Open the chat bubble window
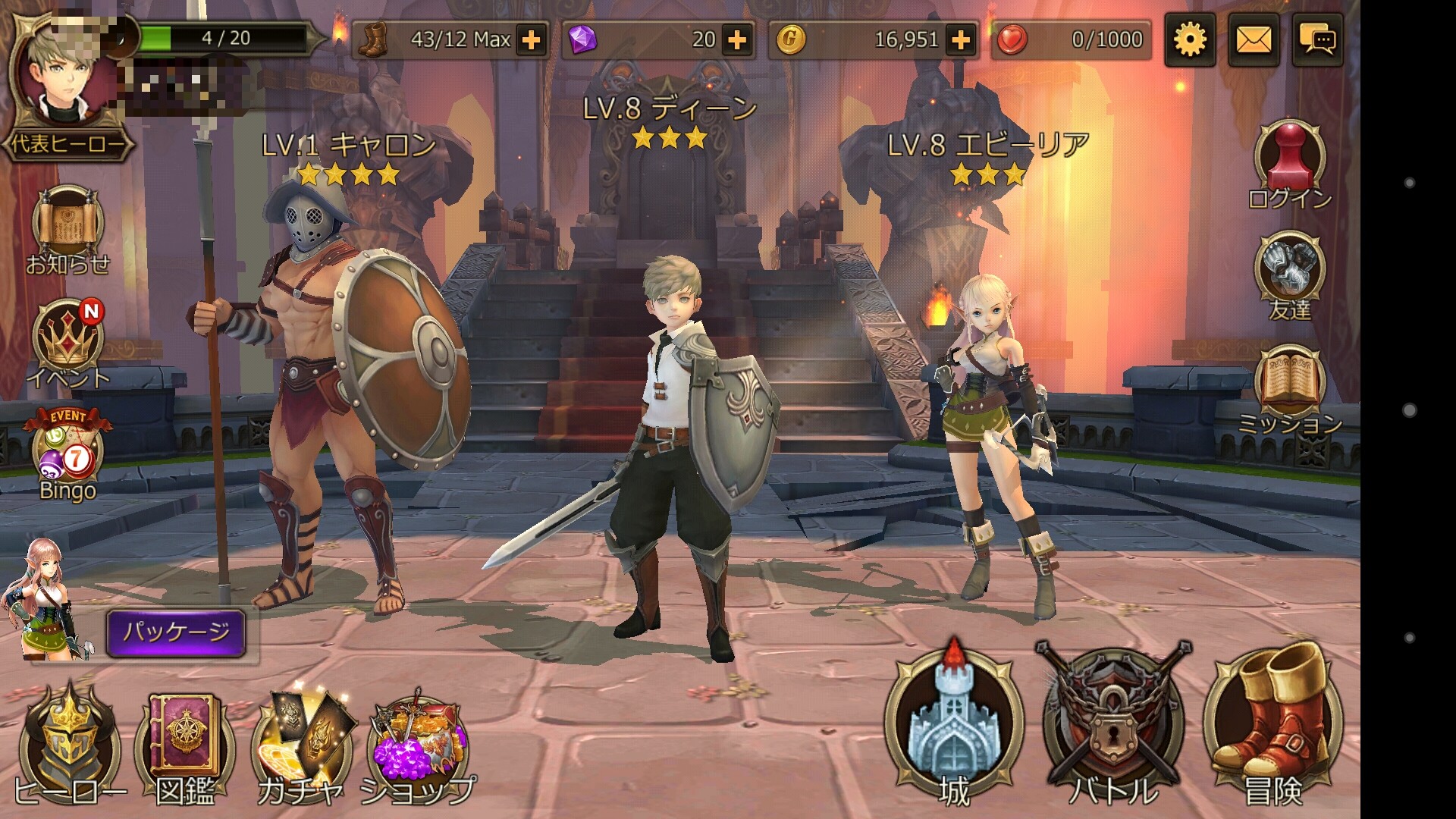1456x819 pixels. coord(1317,39)
